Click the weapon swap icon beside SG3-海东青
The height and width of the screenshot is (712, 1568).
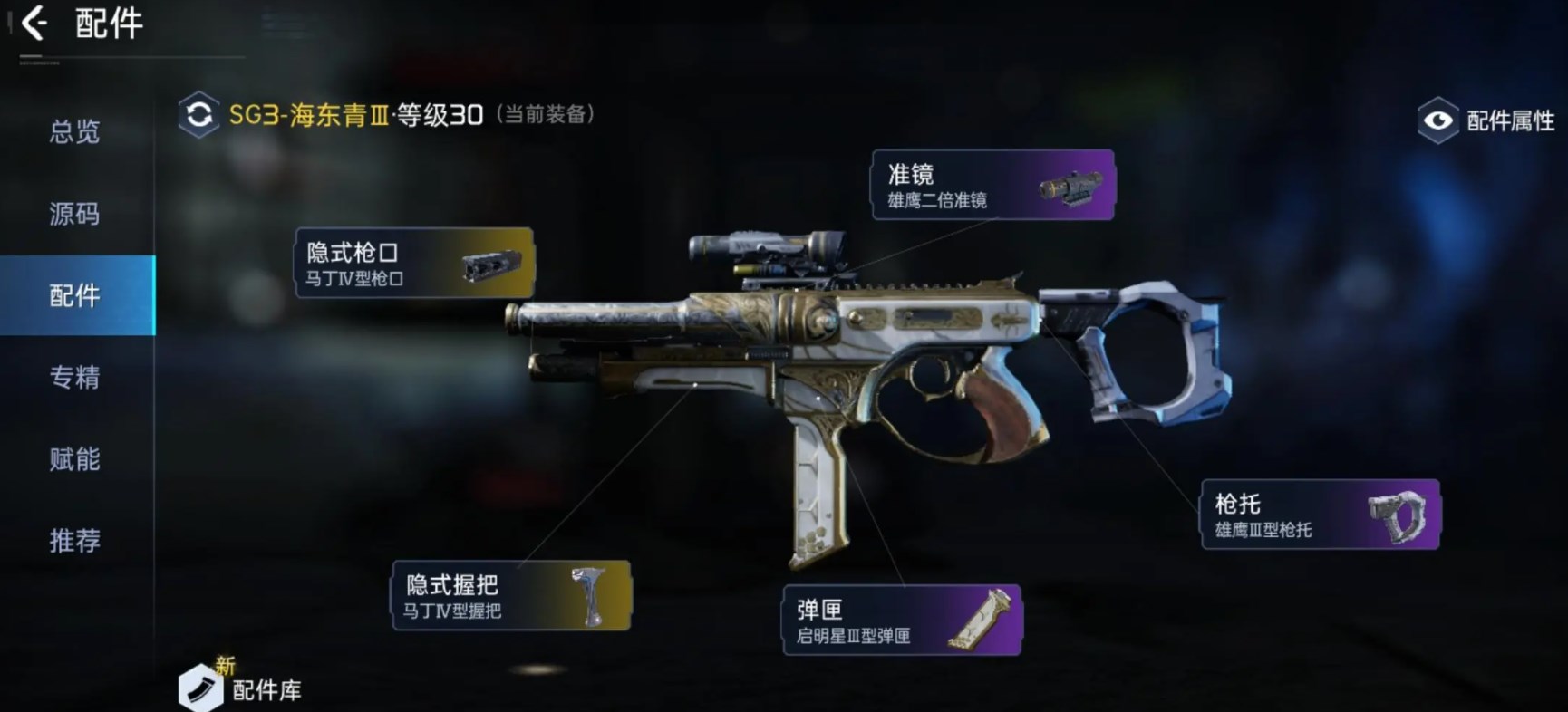click(199, 115)
